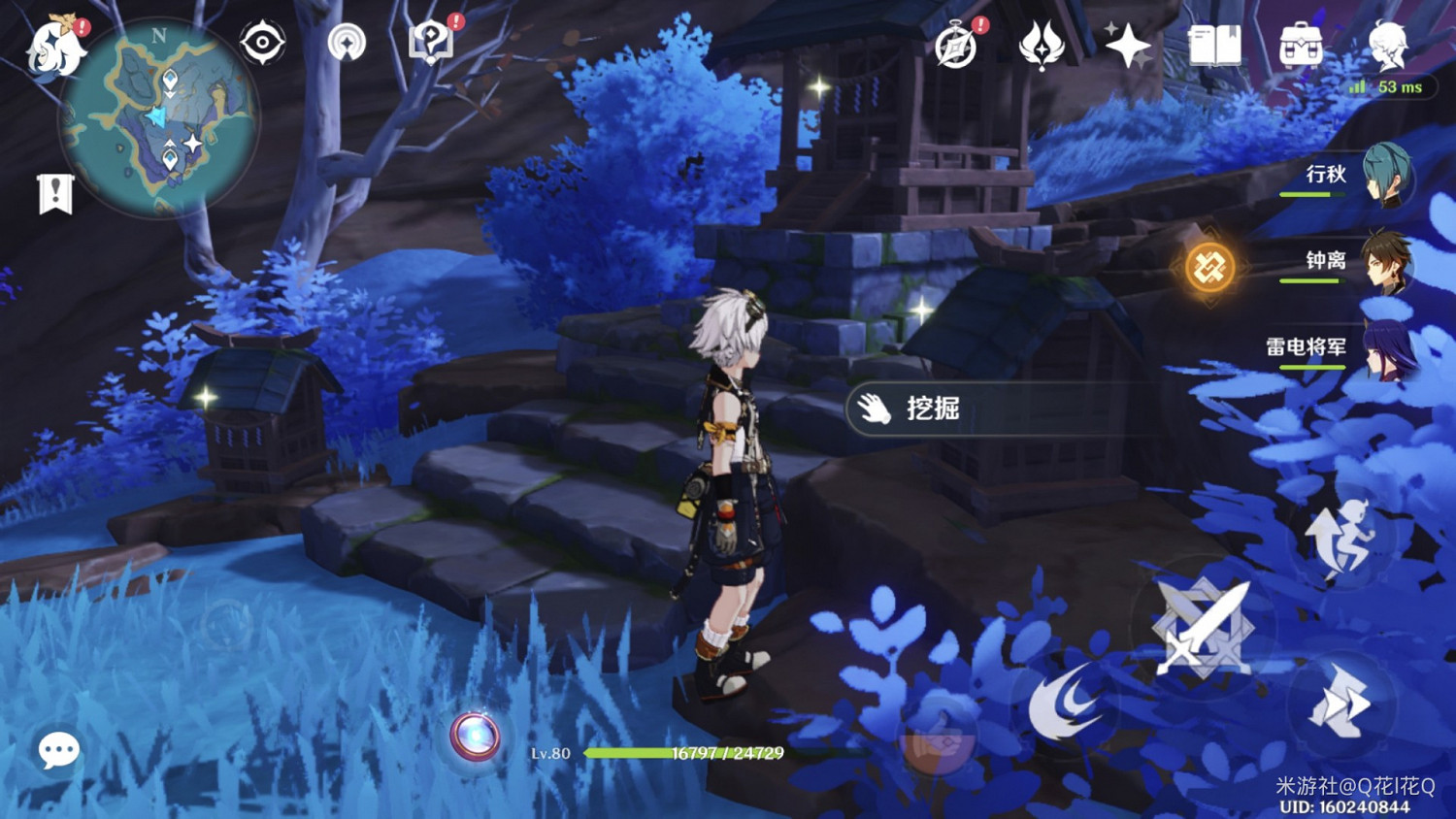Open the Events astrolabe icon

(x=956, y=44)
